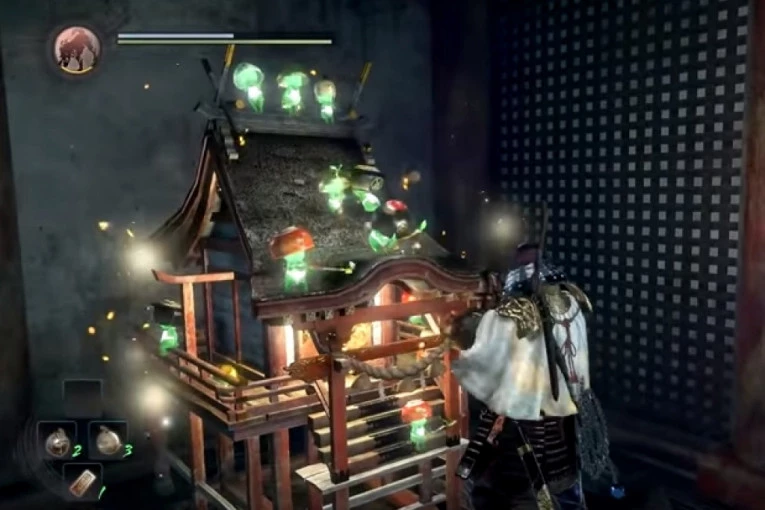The width and height of the screenshot is (765, 510).
Task: Choose the empty quick item slot
Action: [x=82, y=397]
